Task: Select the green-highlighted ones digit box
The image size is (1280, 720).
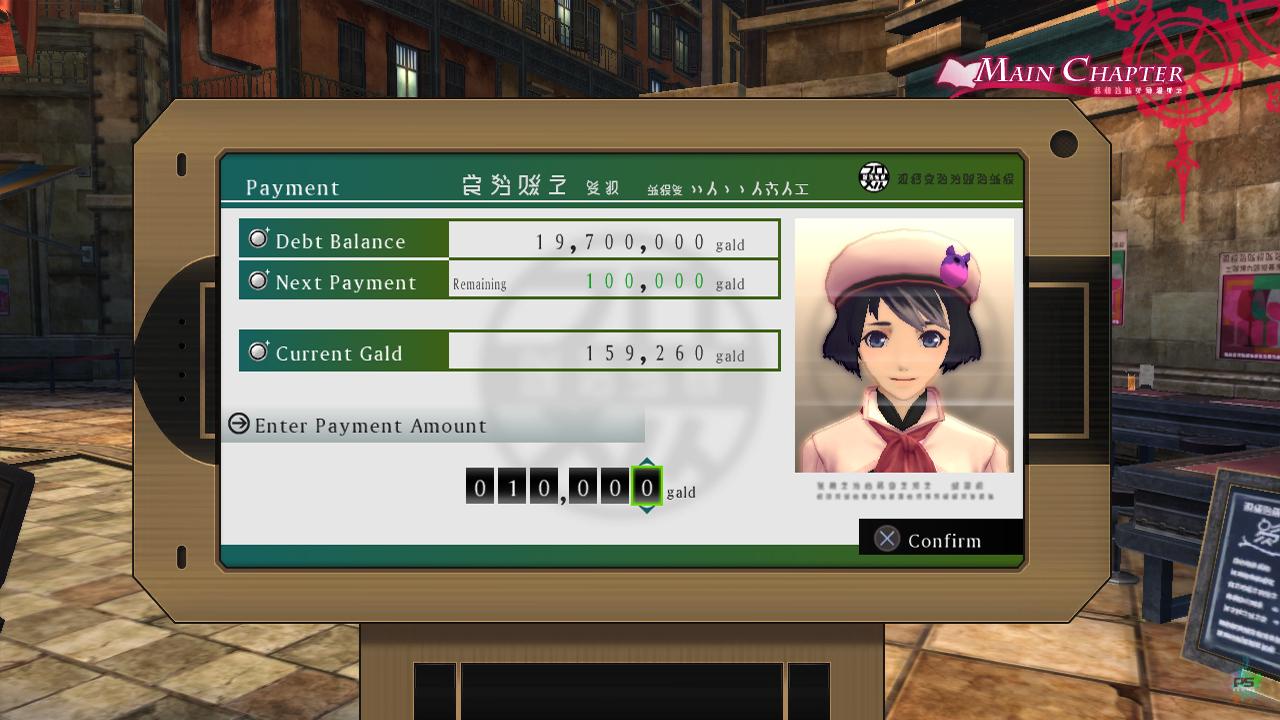Action: point(647,487)
